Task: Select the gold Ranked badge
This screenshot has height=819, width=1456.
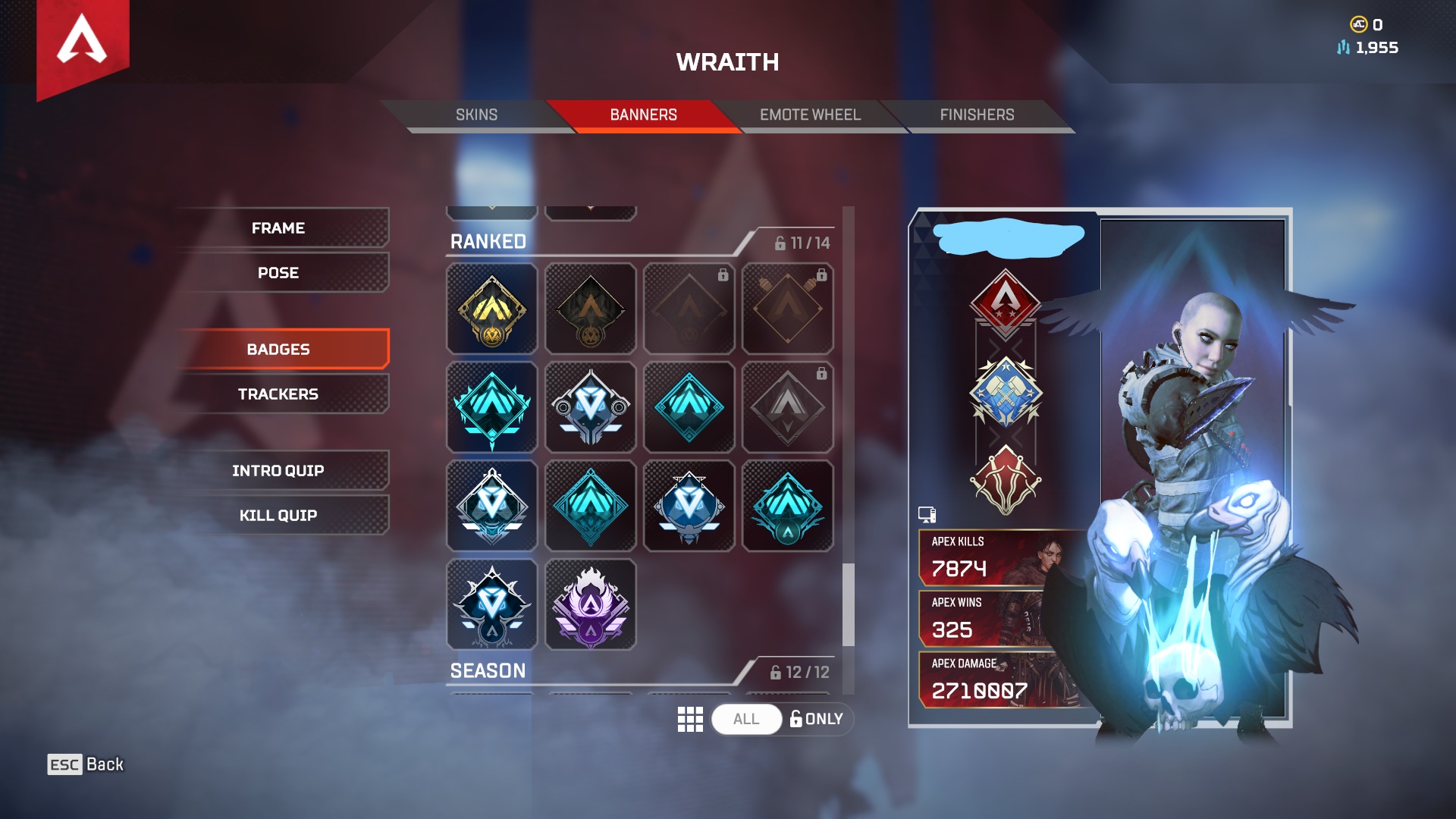Action: [491, 309]
